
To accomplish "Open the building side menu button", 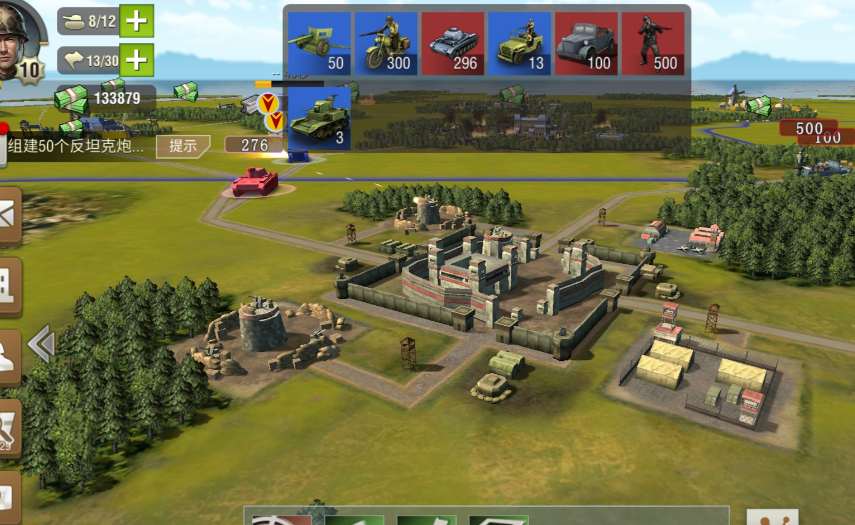I will [8, 283].
